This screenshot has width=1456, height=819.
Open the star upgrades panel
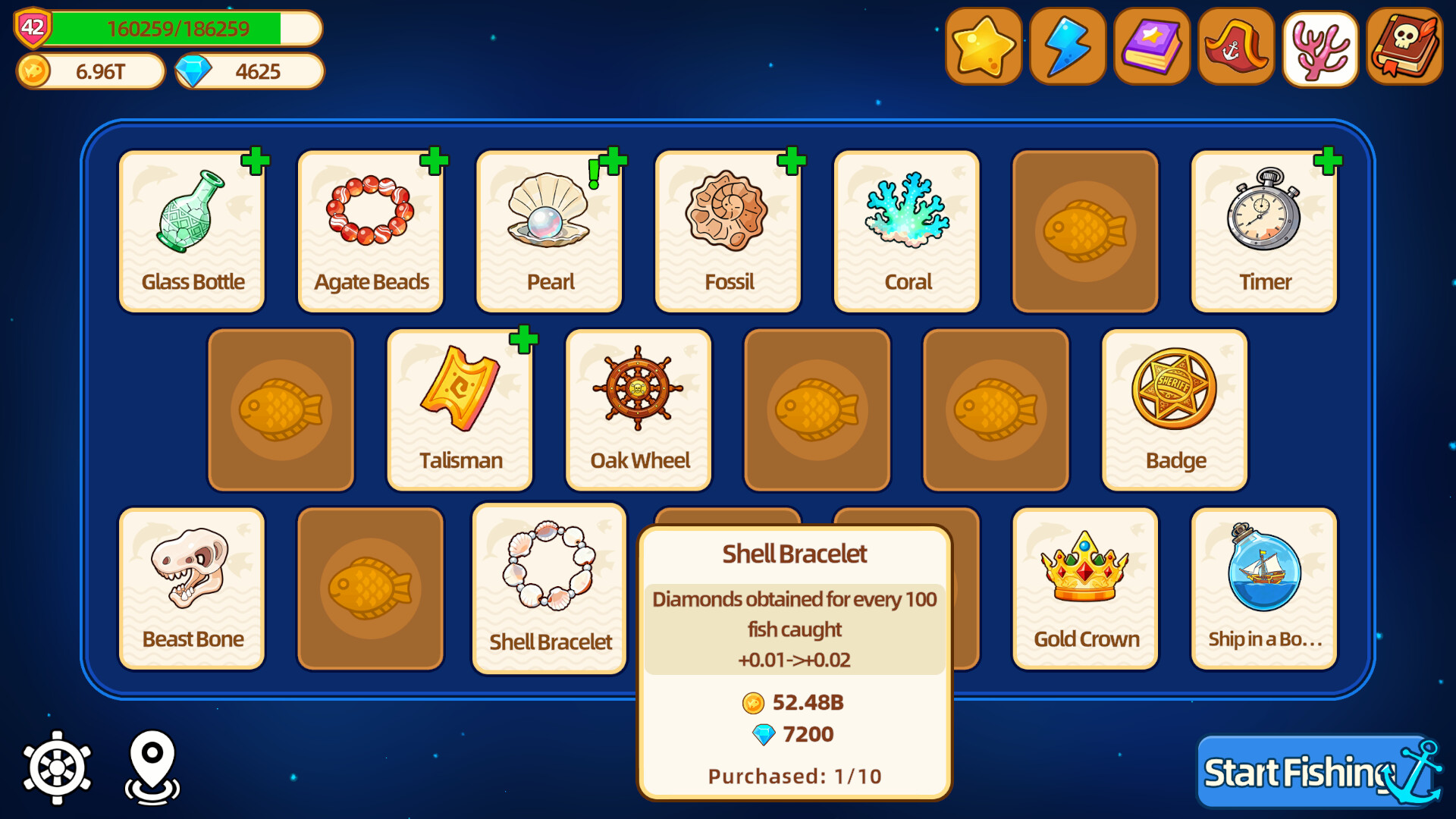pos(984,47)
